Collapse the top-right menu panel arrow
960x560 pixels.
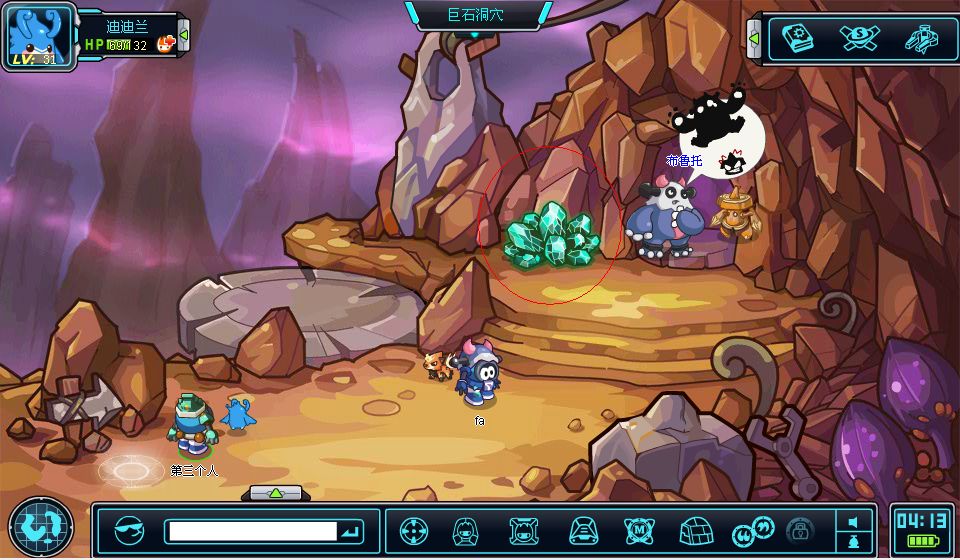[754, 39]
